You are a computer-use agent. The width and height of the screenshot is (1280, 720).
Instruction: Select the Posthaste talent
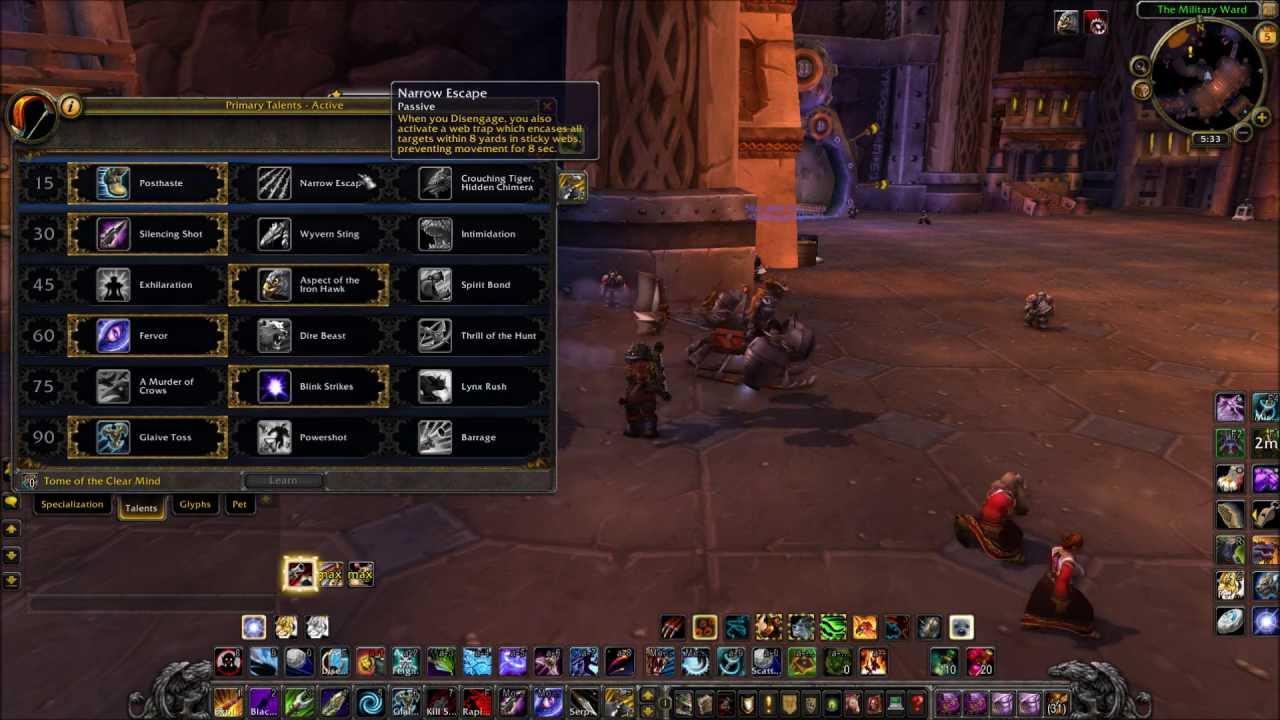147,183
